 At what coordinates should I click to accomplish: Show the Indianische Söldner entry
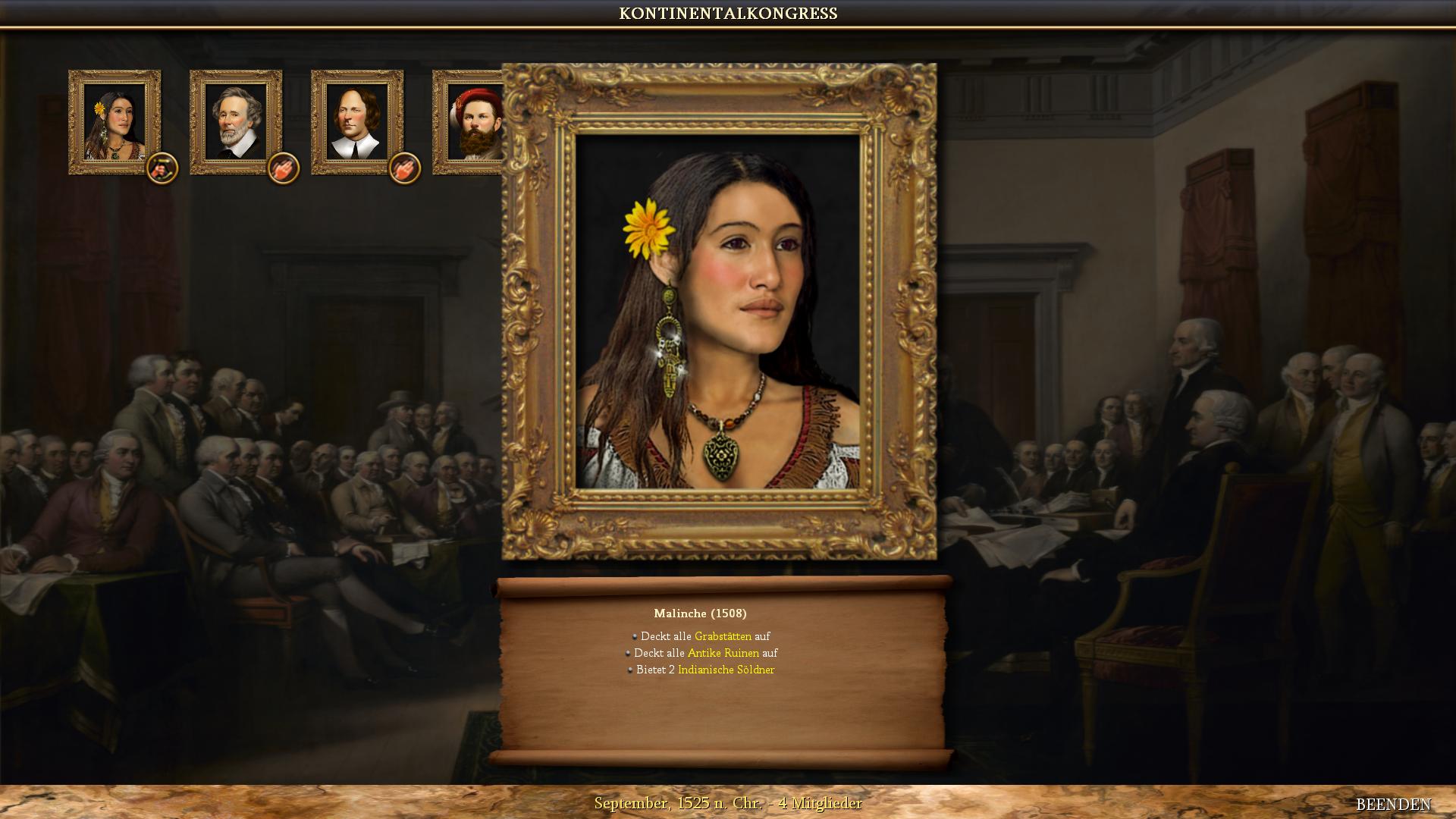(726, 670)
